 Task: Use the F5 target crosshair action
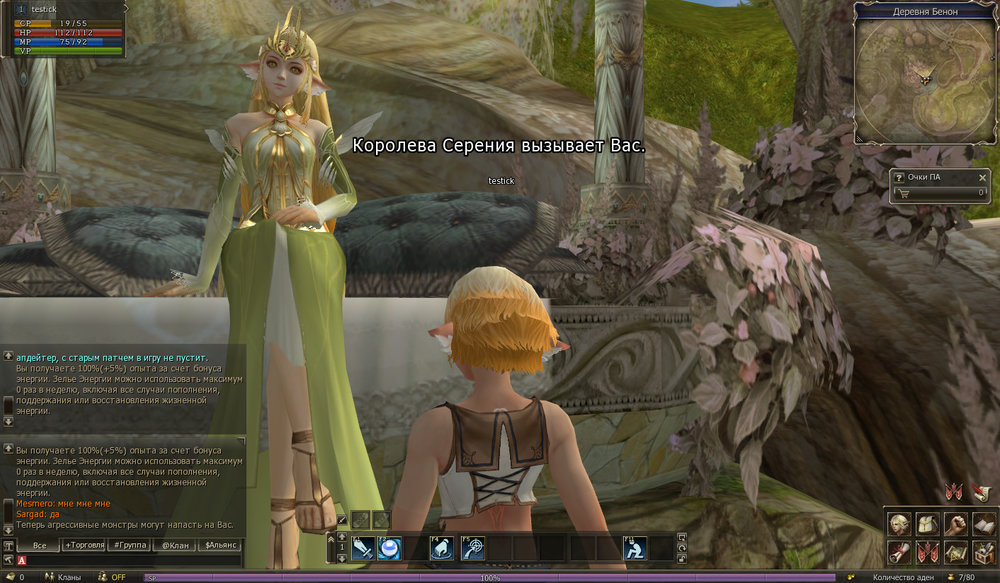pyautogui.click(x=474, y=548)
